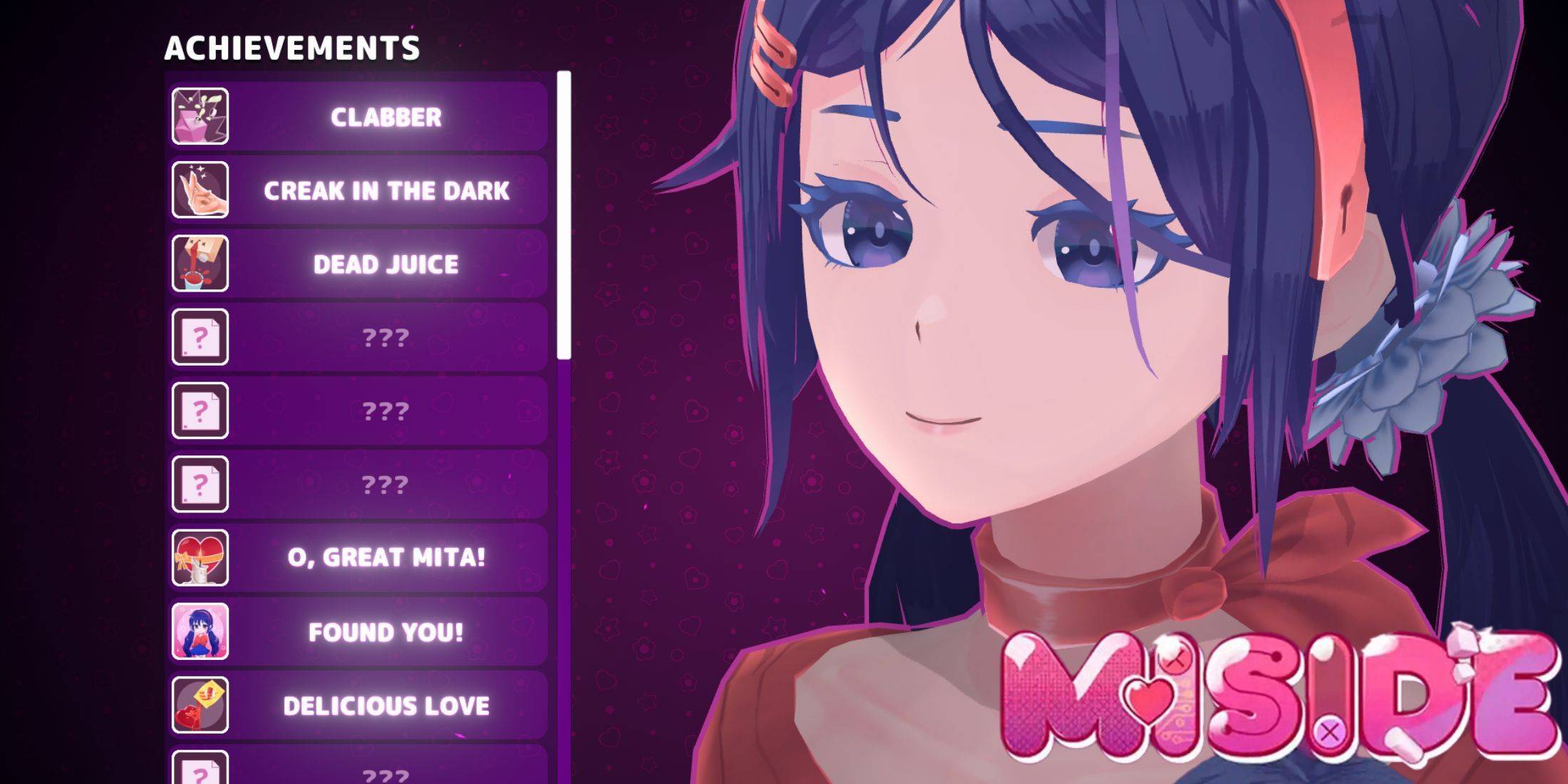Click the O, Great Mita! heart icon
The height and width of the screenshot is (784, 1568).
point(200,557)
